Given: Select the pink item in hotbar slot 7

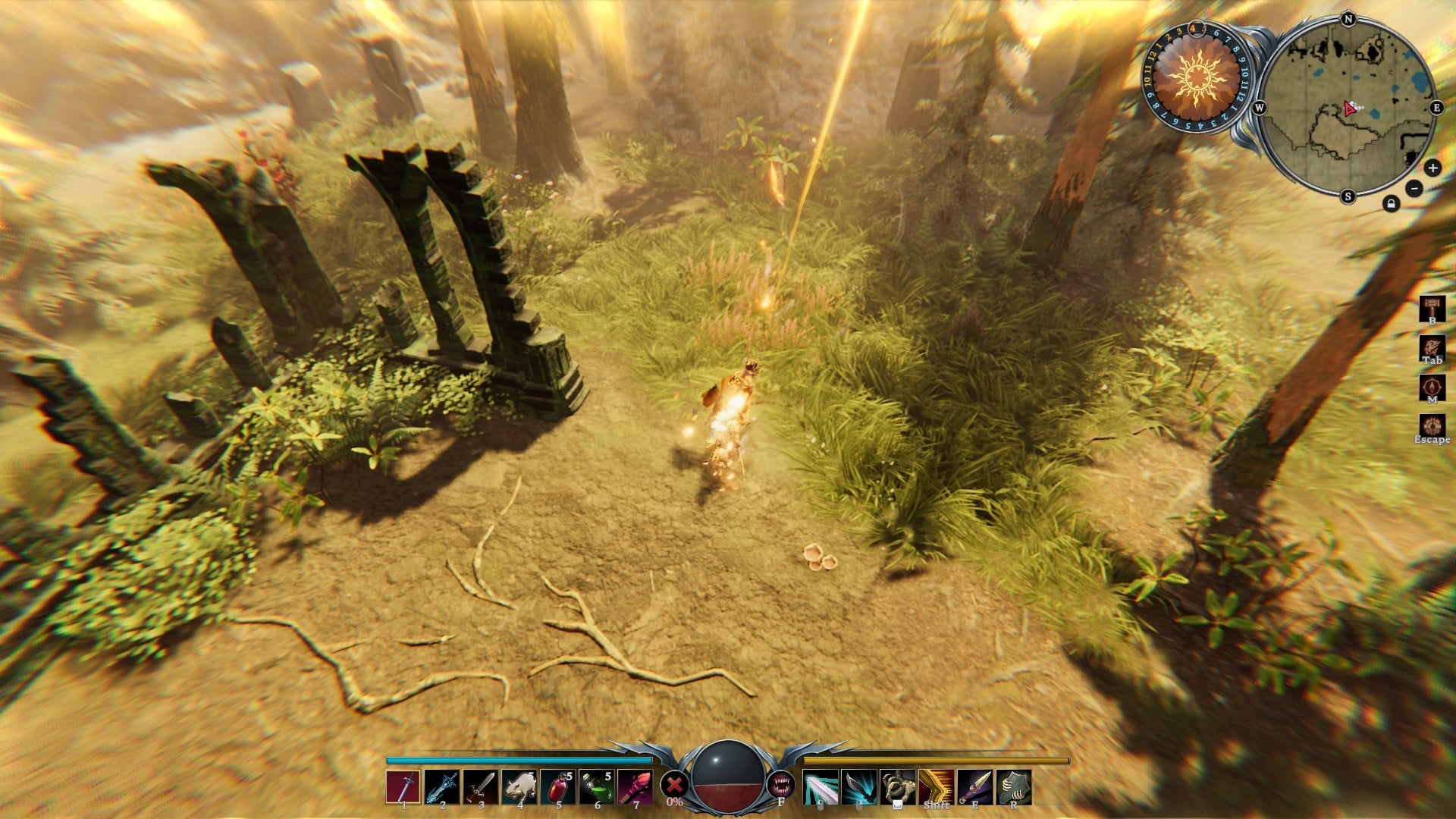Looking at the screenshot, I should click(637, 787).
